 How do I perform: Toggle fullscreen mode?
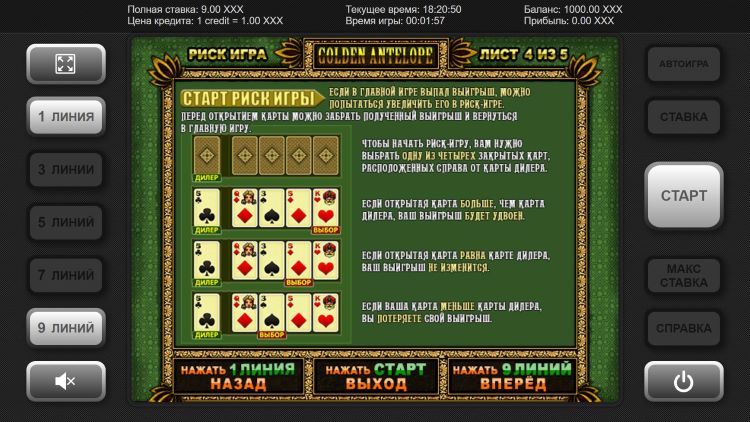65,64
